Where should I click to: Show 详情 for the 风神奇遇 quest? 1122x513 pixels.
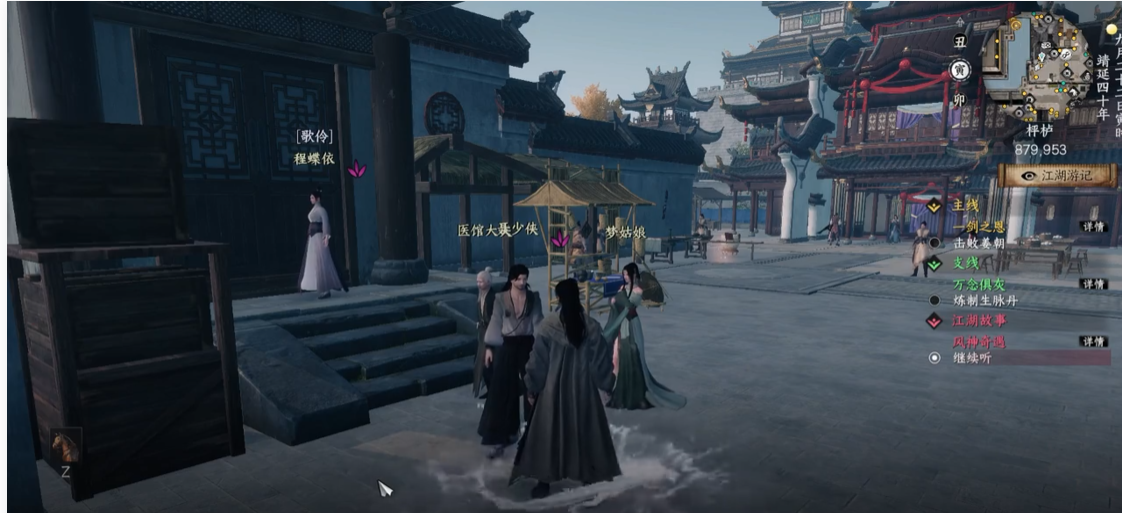click(1093, 341)
